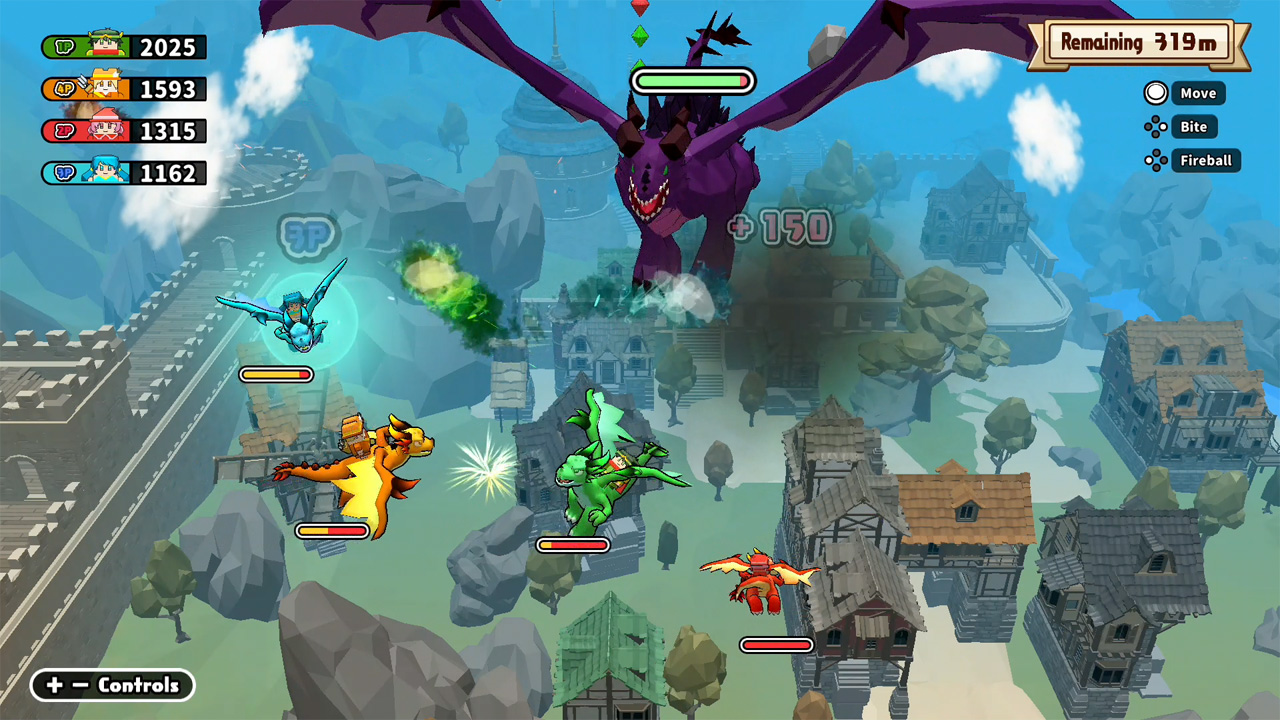Click the button icon next to Bite
This screenshot has height=720, width=1280.
[1155, 127]
